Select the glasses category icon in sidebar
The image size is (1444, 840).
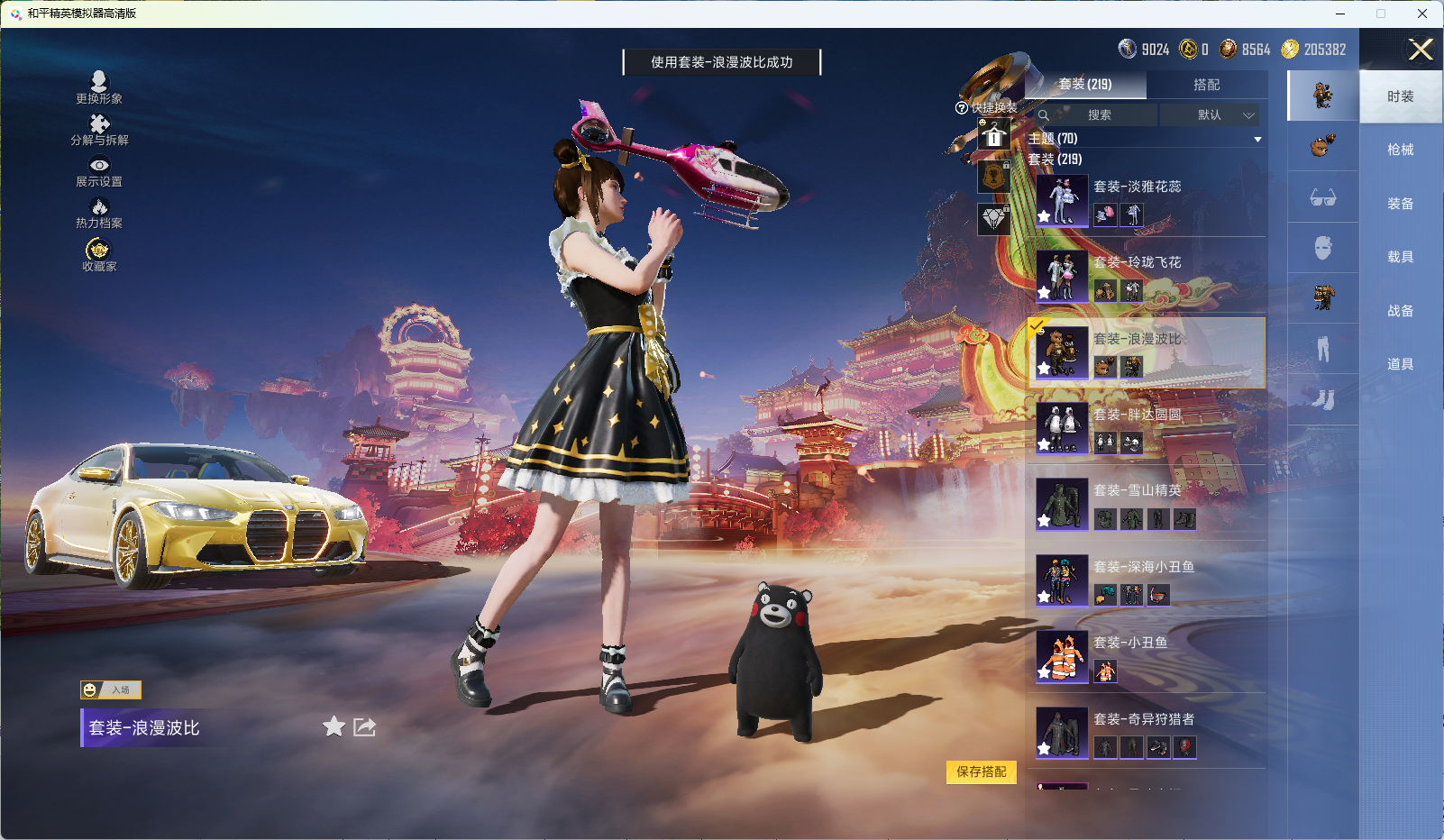coord(1322,197)
